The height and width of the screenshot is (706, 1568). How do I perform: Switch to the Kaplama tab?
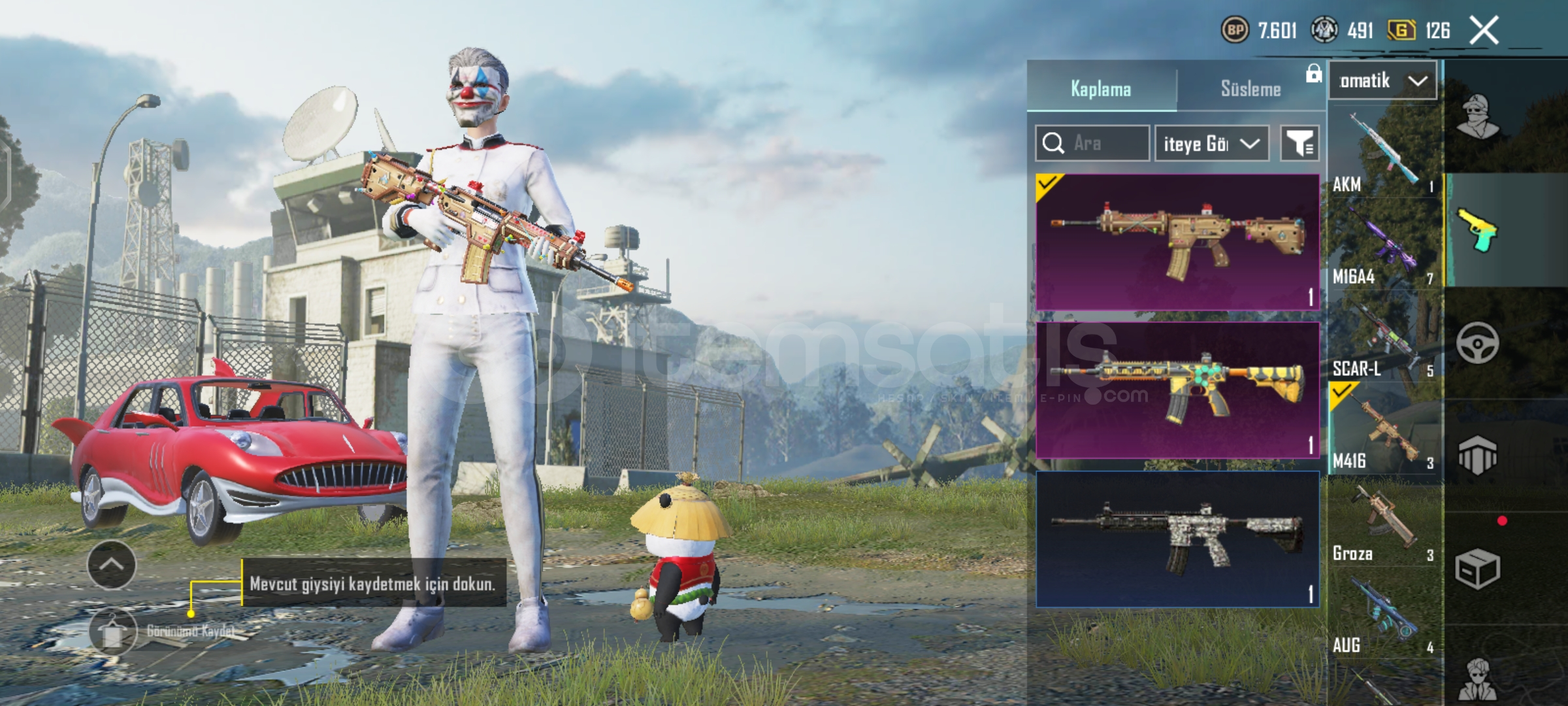(1101, 88)
